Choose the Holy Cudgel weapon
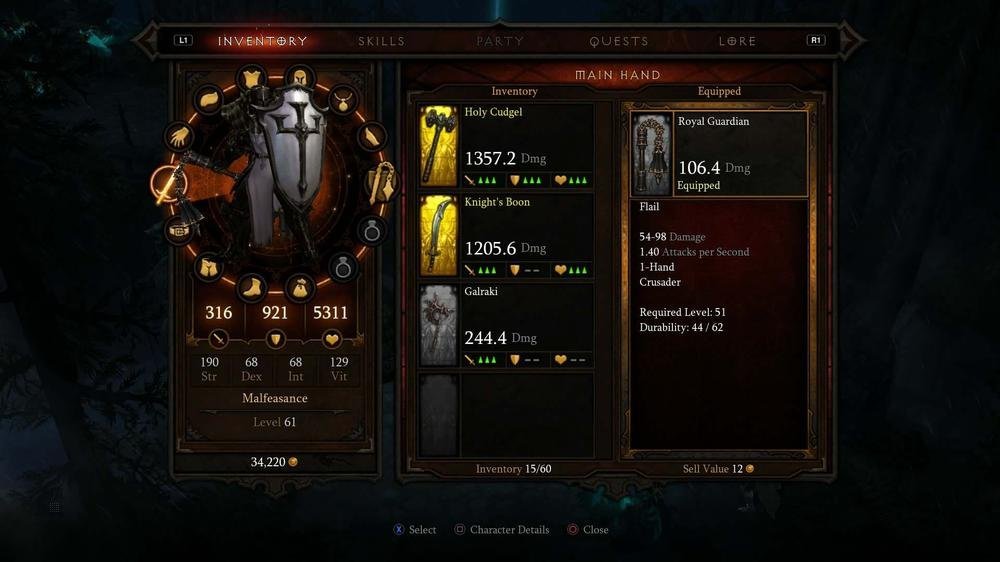 [505, 145]
